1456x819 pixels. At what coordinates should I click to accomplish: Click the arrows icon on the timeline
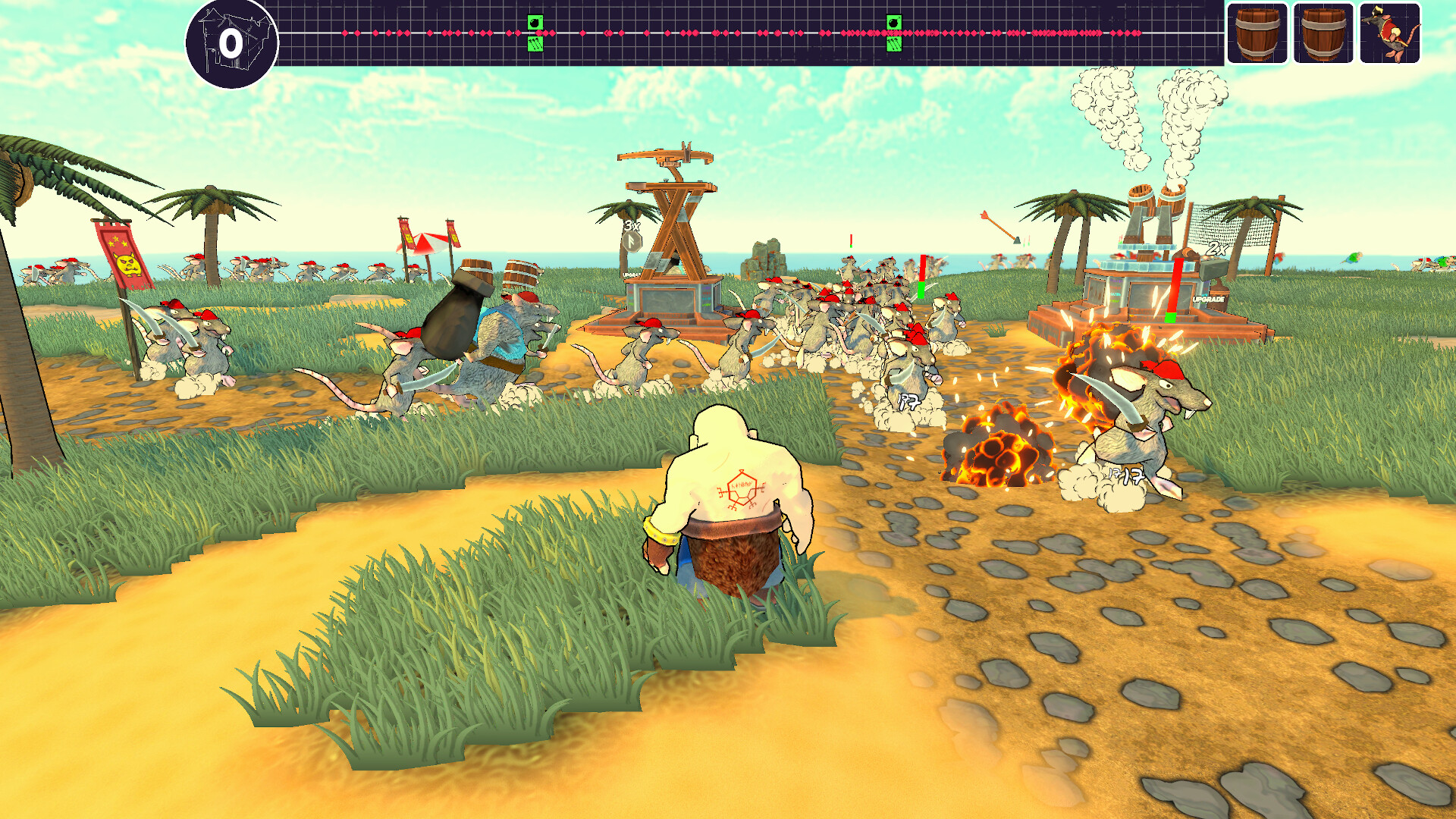click(535, 45)
